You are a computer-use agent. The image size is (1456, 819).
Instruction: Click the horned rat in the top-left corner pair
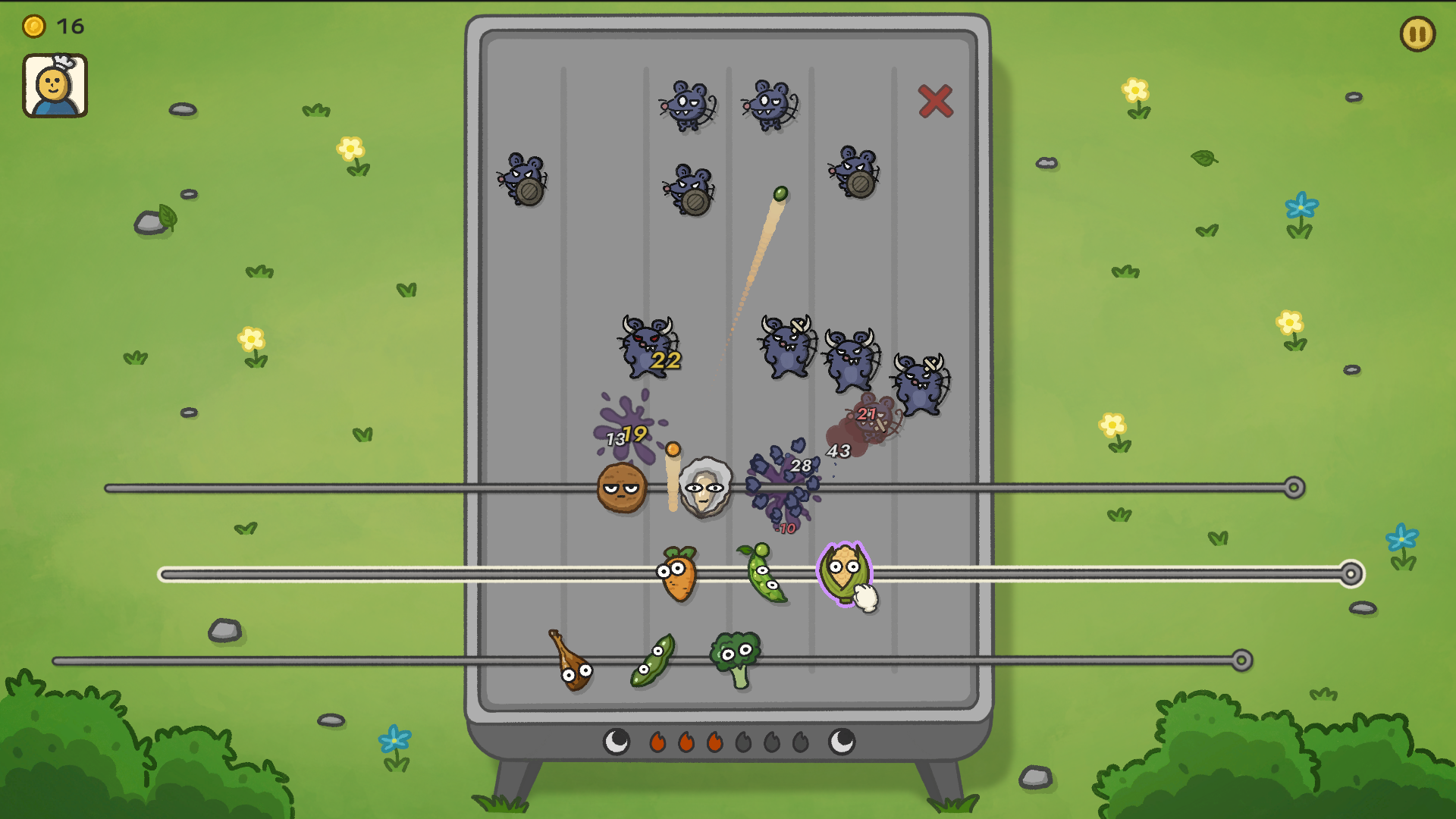[x=686, y=106]
